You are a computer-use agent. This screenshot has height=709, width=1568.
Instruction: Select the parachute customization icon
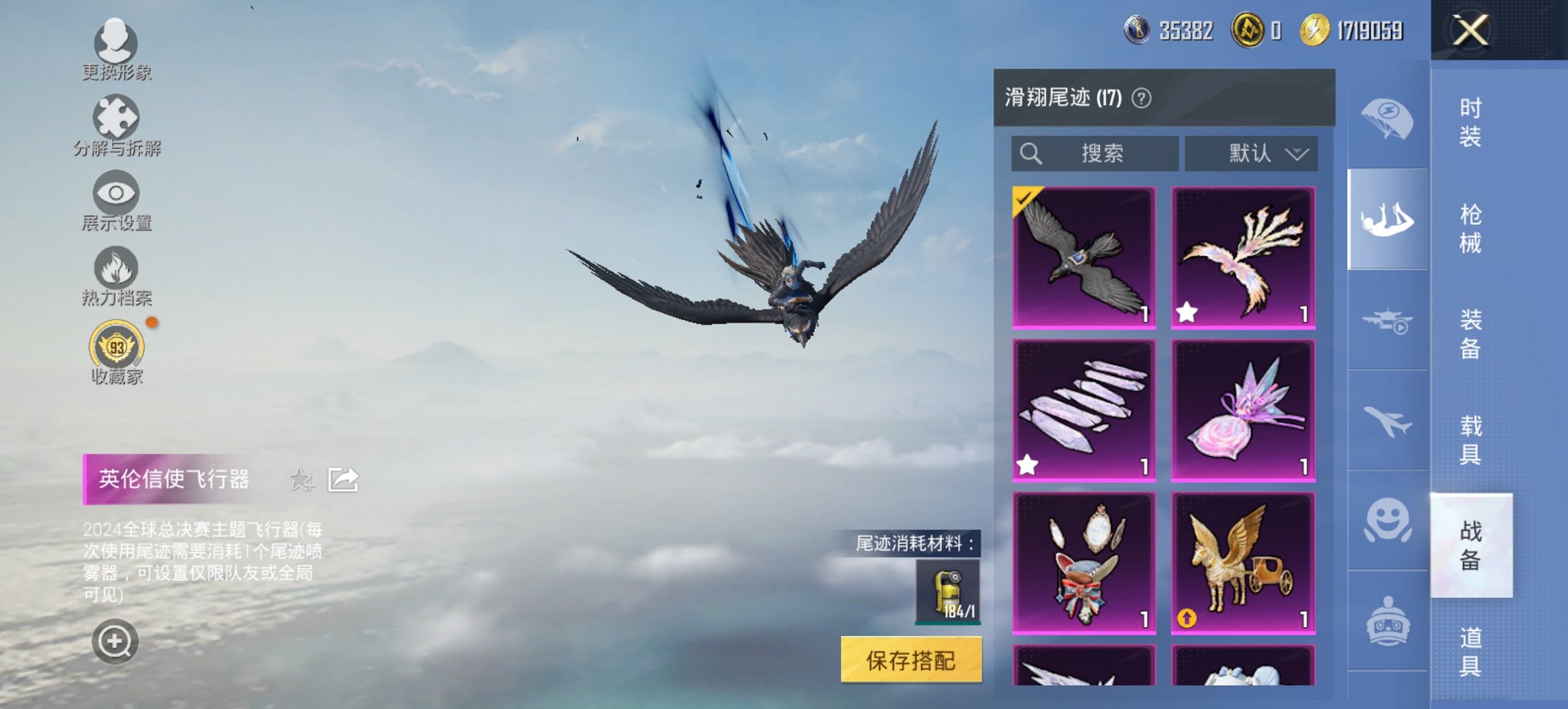coord(1387,120)
